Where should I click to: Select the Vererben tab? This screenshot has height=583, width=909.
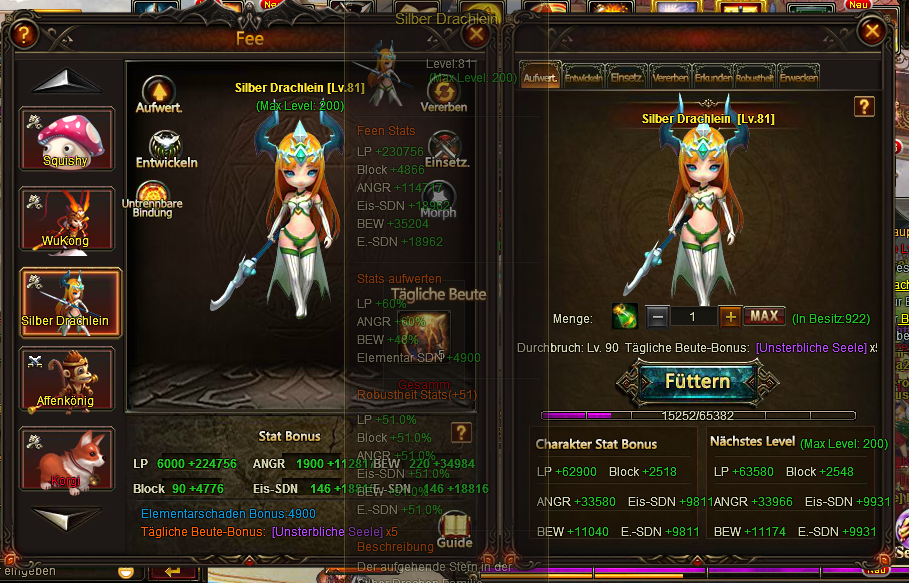point(669,77)
